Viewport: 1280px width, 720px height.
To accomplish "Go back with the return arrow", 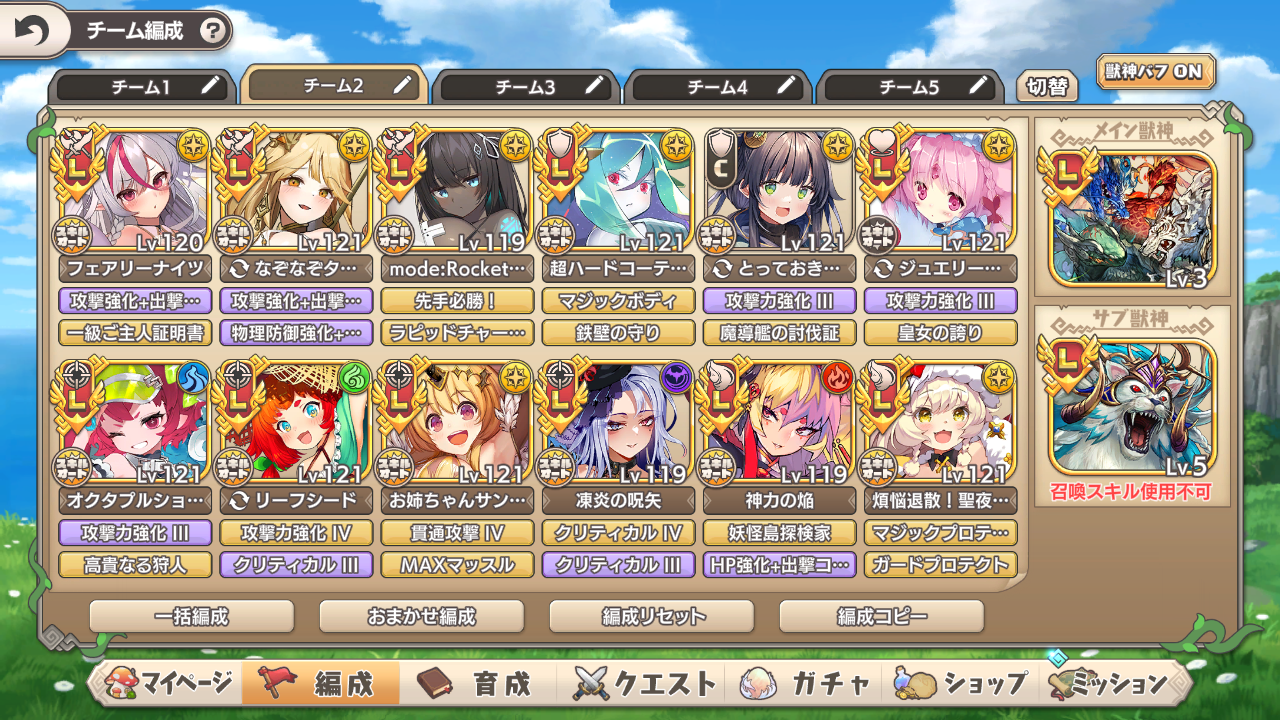I will pos(32,31).
